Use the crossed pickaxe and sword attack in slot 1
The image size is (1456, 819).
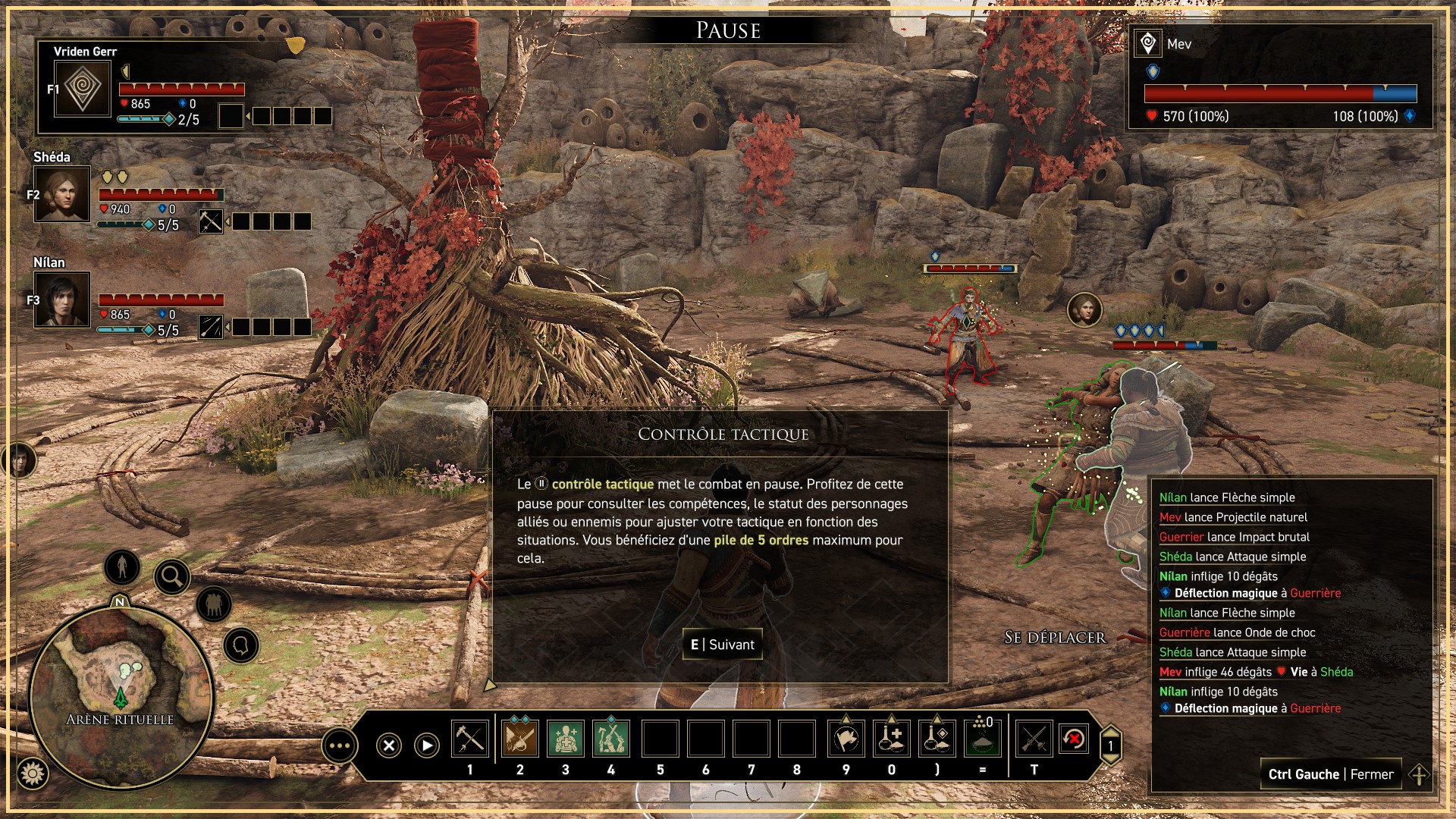tap(469, 739)
